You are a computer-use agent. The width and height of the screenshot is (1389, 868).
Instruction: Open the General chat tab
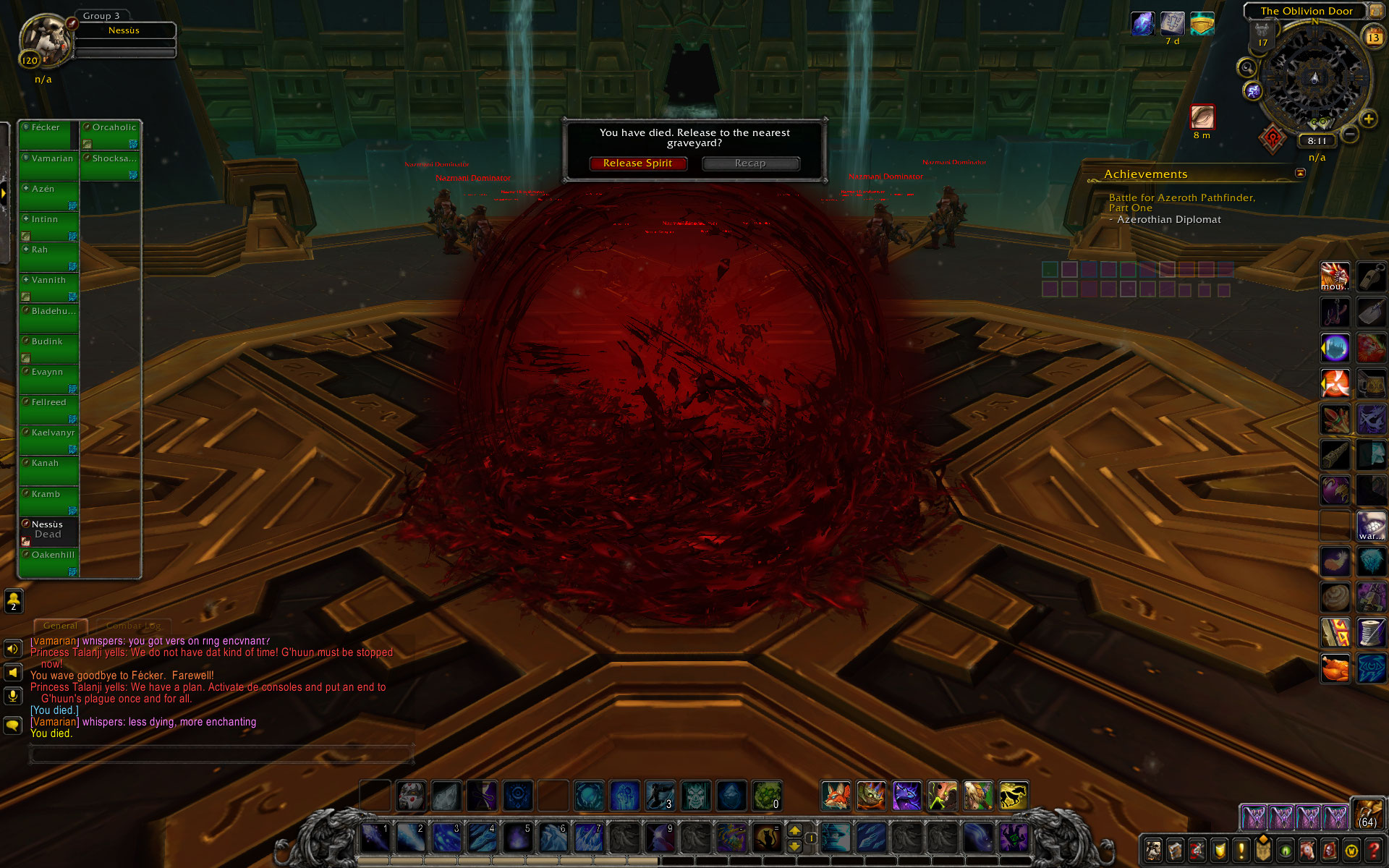point(60,626)
